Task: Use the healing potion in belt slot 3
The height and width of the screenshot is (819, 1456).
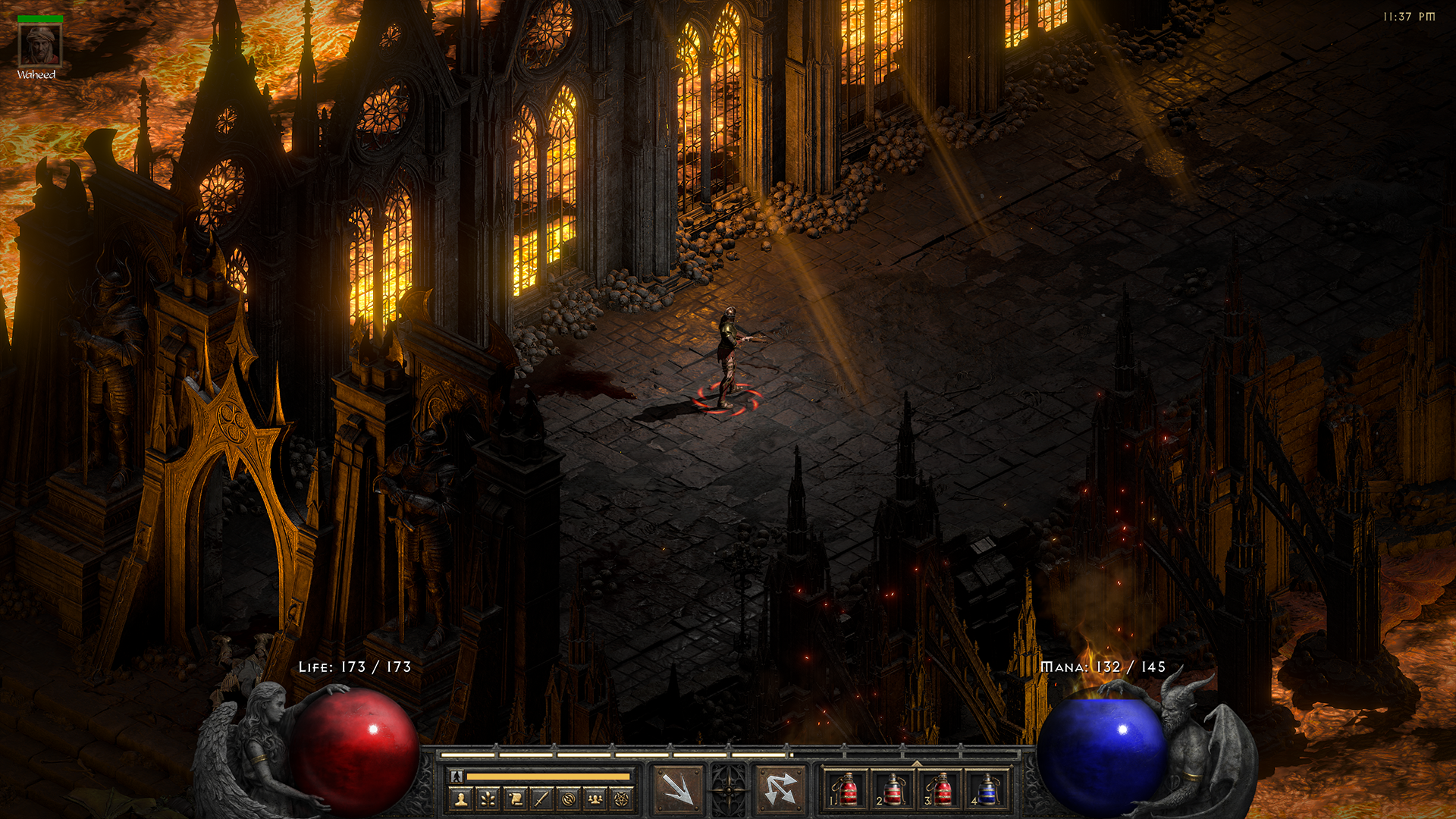Action: [941, 790]
